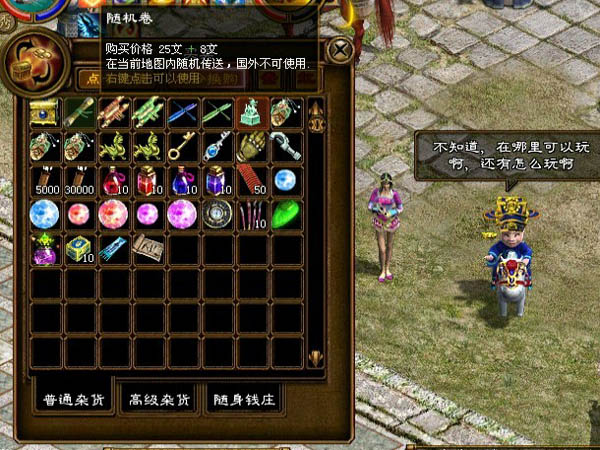Open the 随身钱庄 tab
This screenshot has height=450, width=600.
pos(243,399)
